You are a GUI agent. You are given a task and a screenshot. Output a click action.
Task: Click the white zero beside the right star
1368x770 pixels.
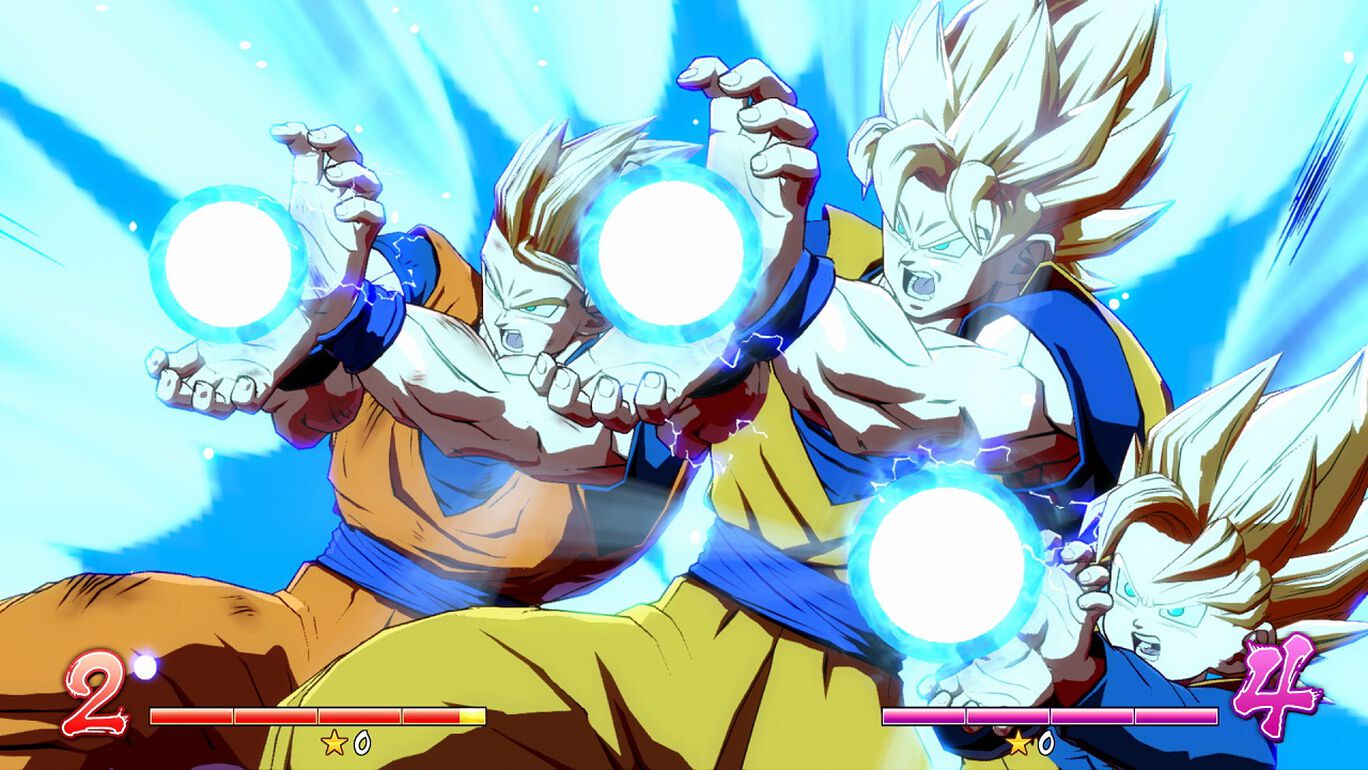1046,743
